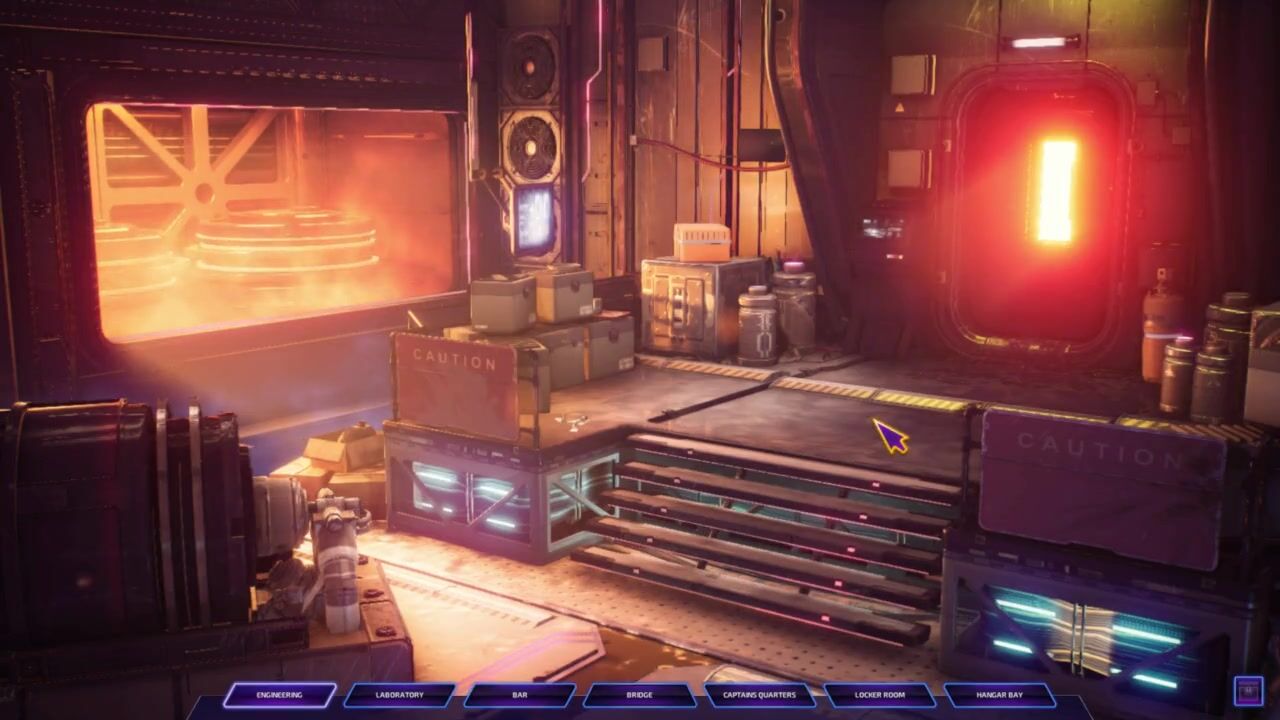Switch to the Laboratory room
This screenshot has height=720, width=1280.
[399, 695]
